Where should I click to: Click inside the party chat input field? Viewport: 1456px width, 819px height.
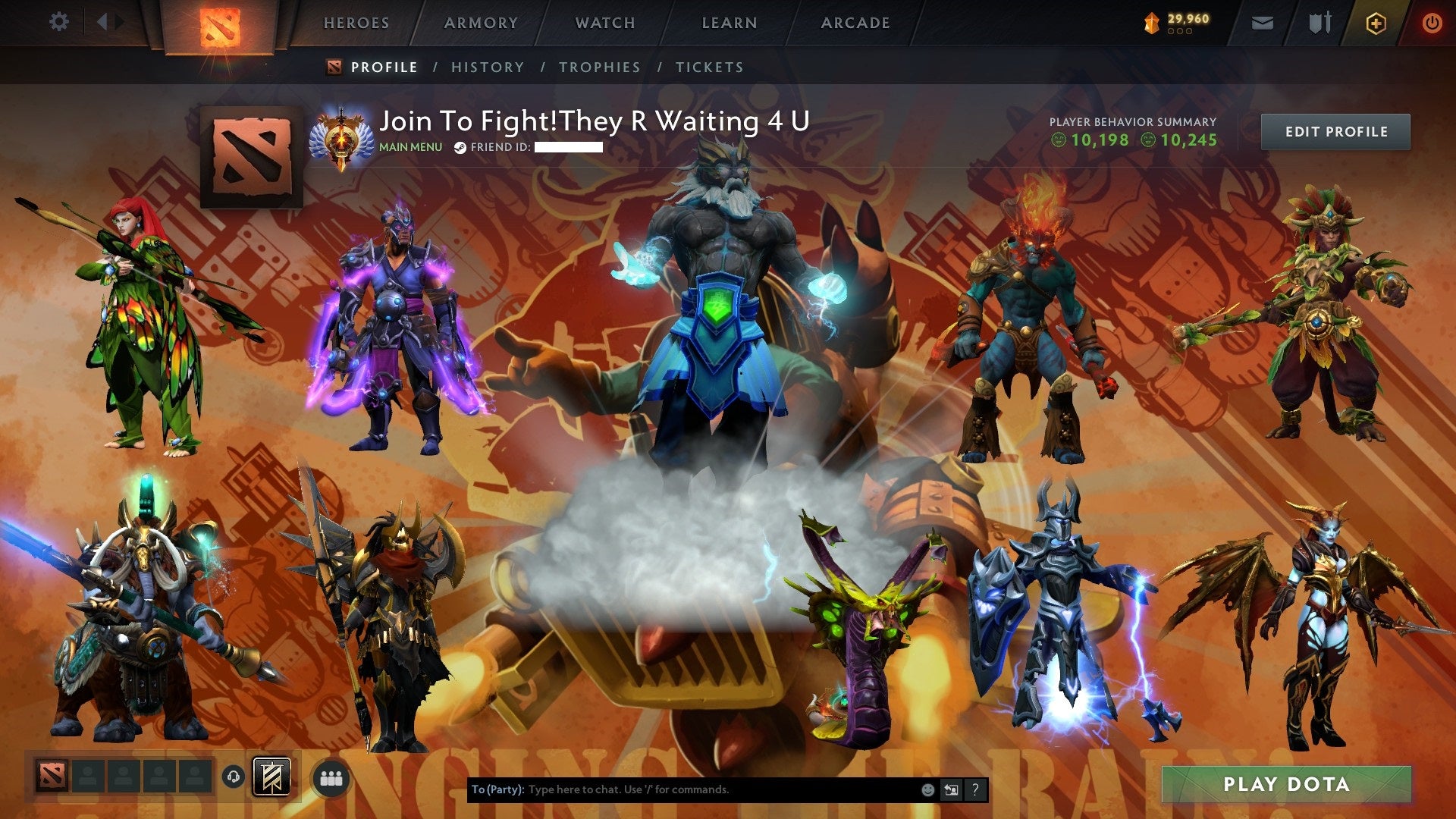tap(682, 789)
